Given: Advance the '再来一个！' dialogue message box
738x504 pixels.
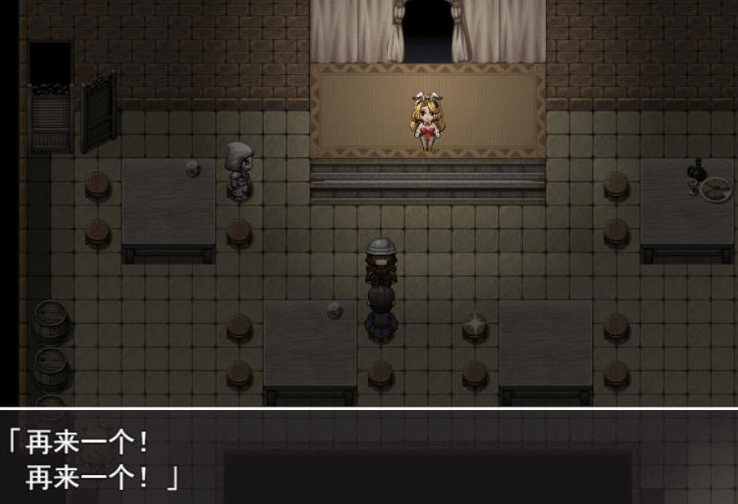Looking at the screenshot, I should coord(368,456).
